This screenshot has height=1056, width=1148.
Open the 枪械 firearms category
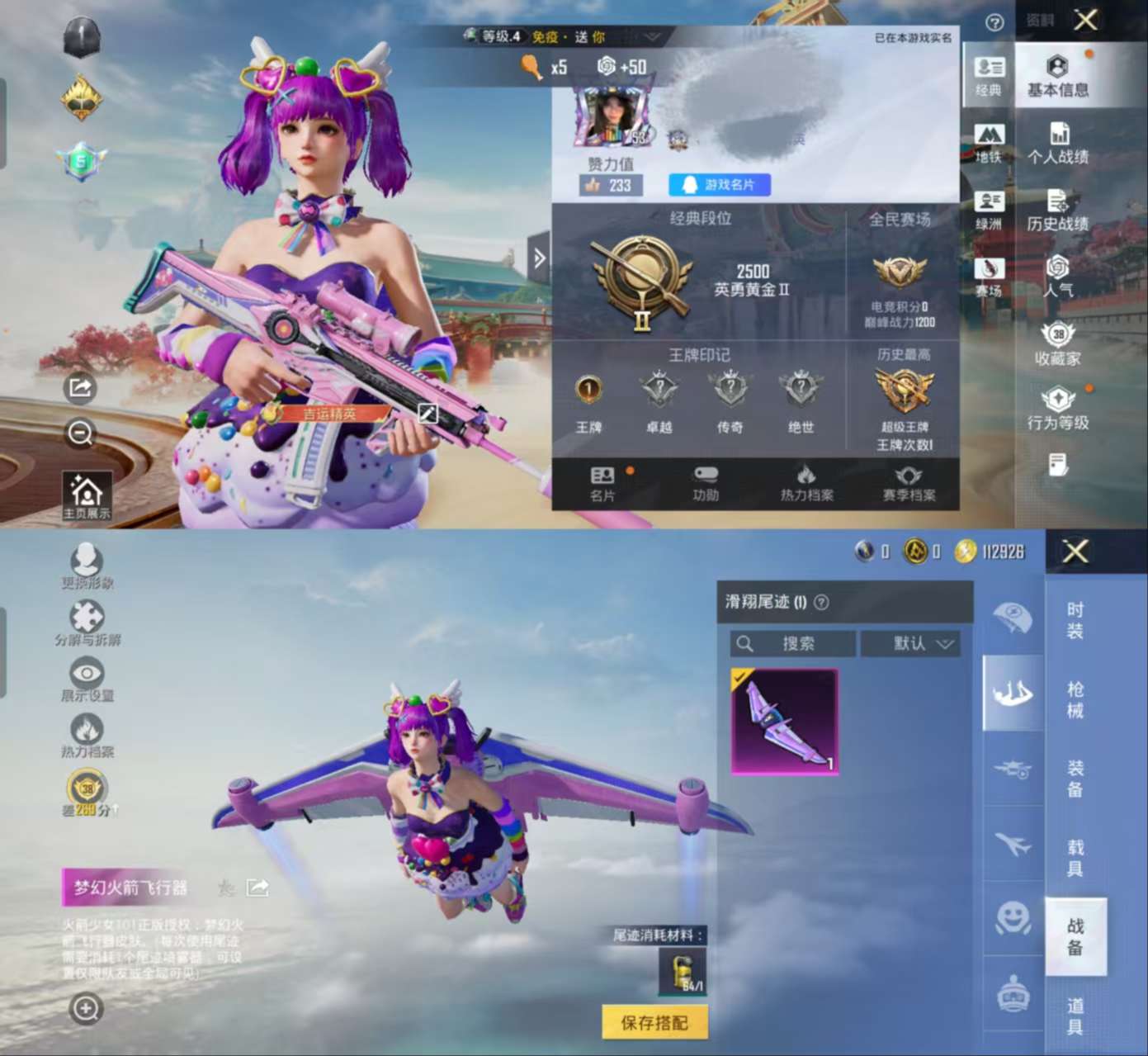tap(1075, 699)
